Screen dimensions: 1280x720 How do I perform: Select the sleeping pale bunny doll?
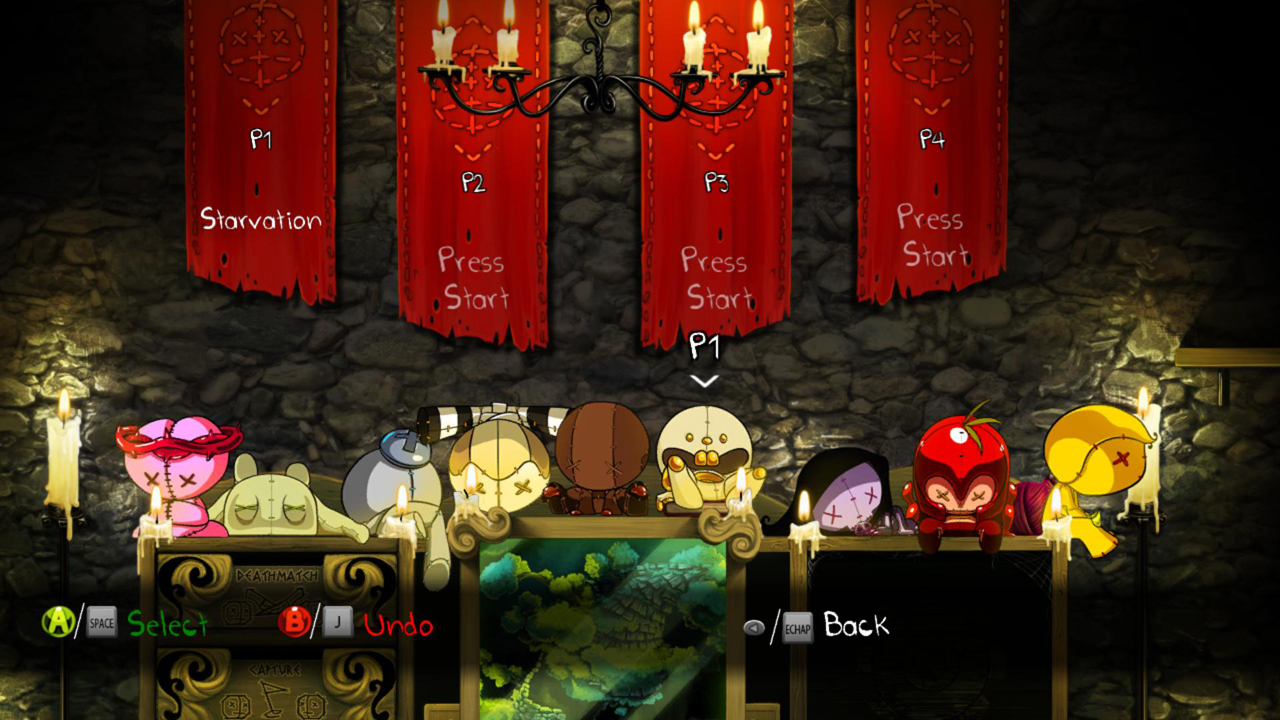(x=275, y=490)
